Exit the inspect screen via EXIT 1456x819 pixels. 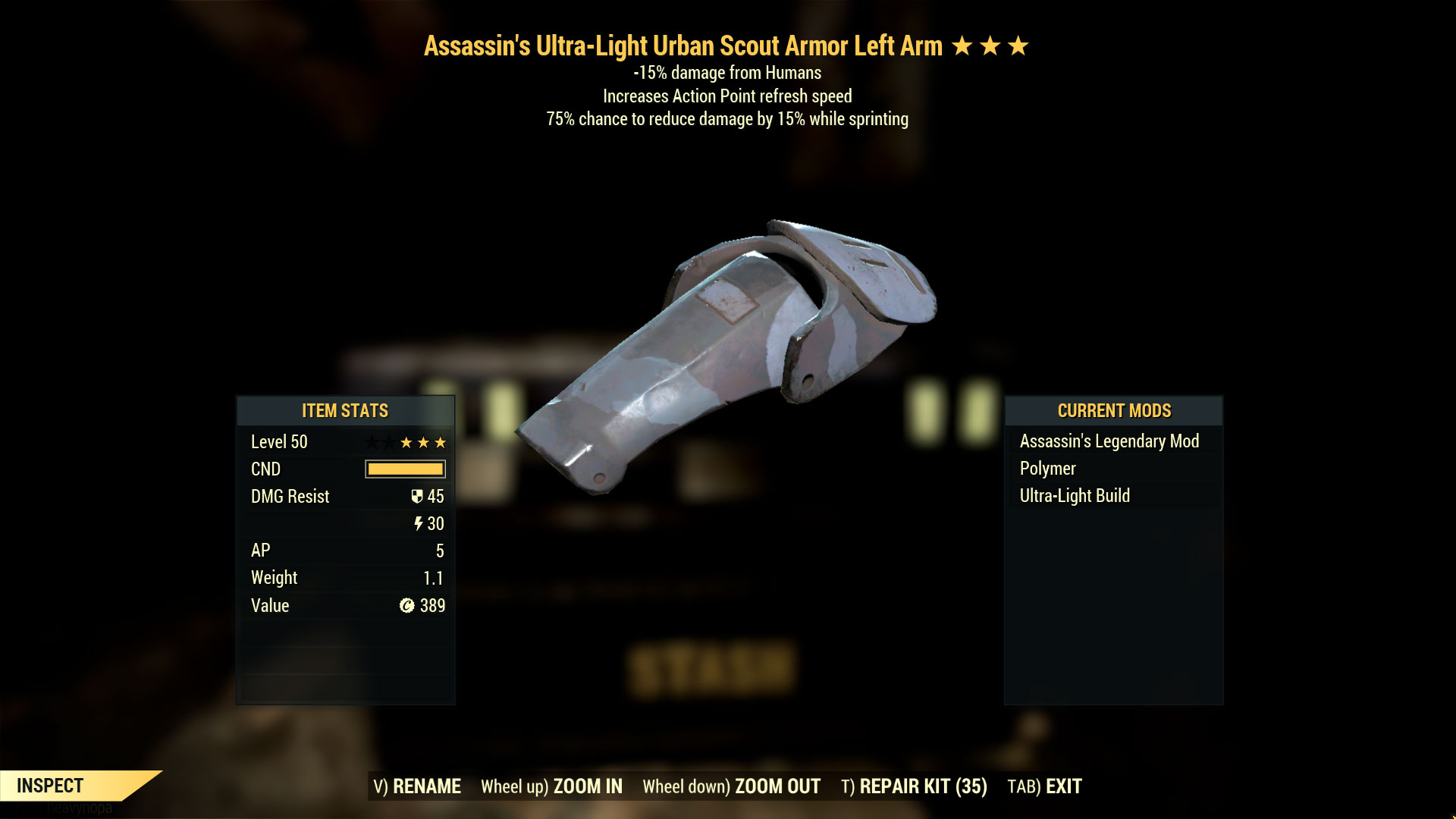[1044, 786]
